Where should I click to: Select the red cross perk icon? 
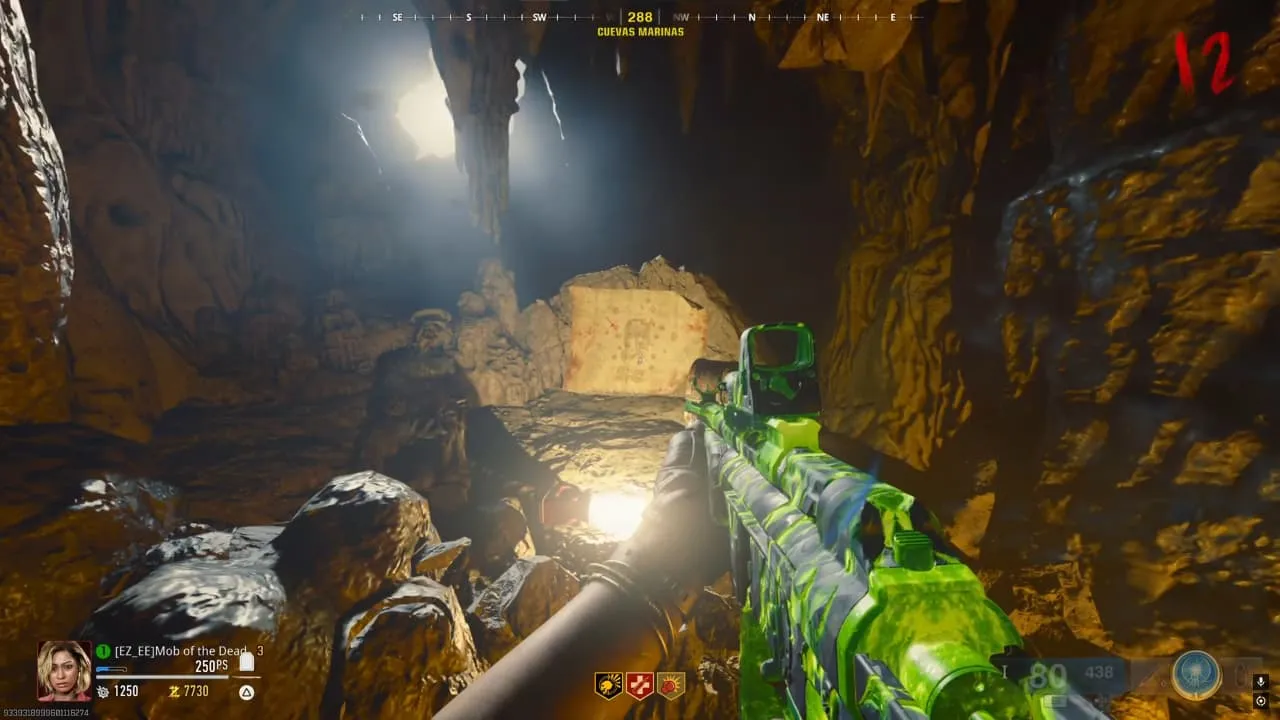(x=640, y=685)
